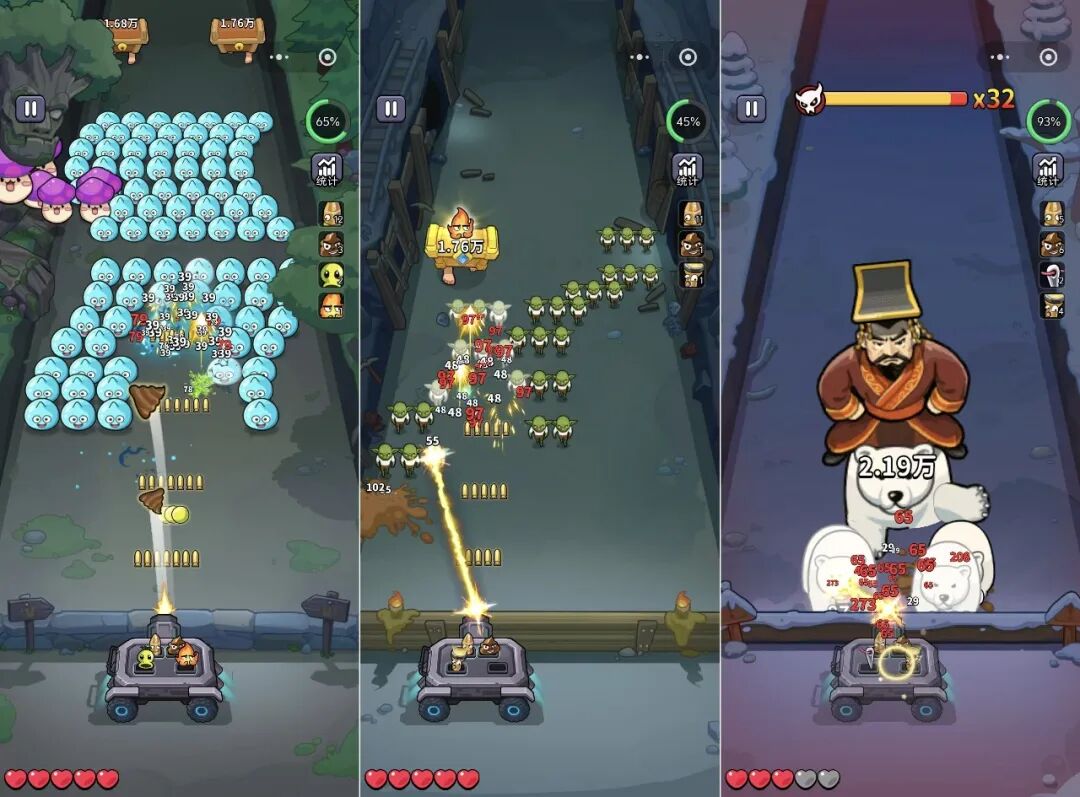Image resolution: width=1080 pixels, height=797 pixels.
Task: Select the white tongue creature skill icon
Action: (x=1052, y=275)
